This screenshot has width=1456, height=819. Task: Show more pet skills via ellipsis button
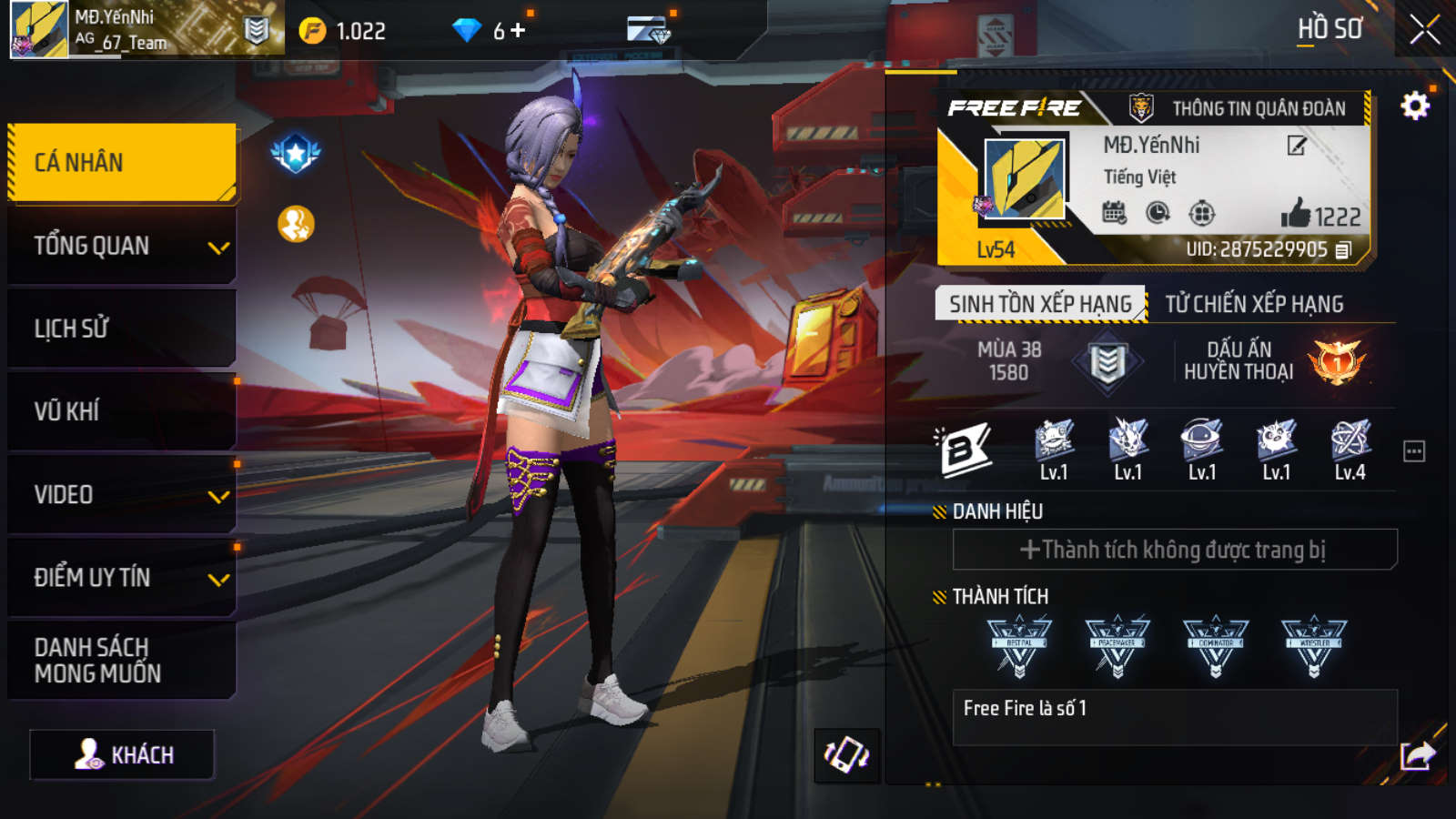1413,451
